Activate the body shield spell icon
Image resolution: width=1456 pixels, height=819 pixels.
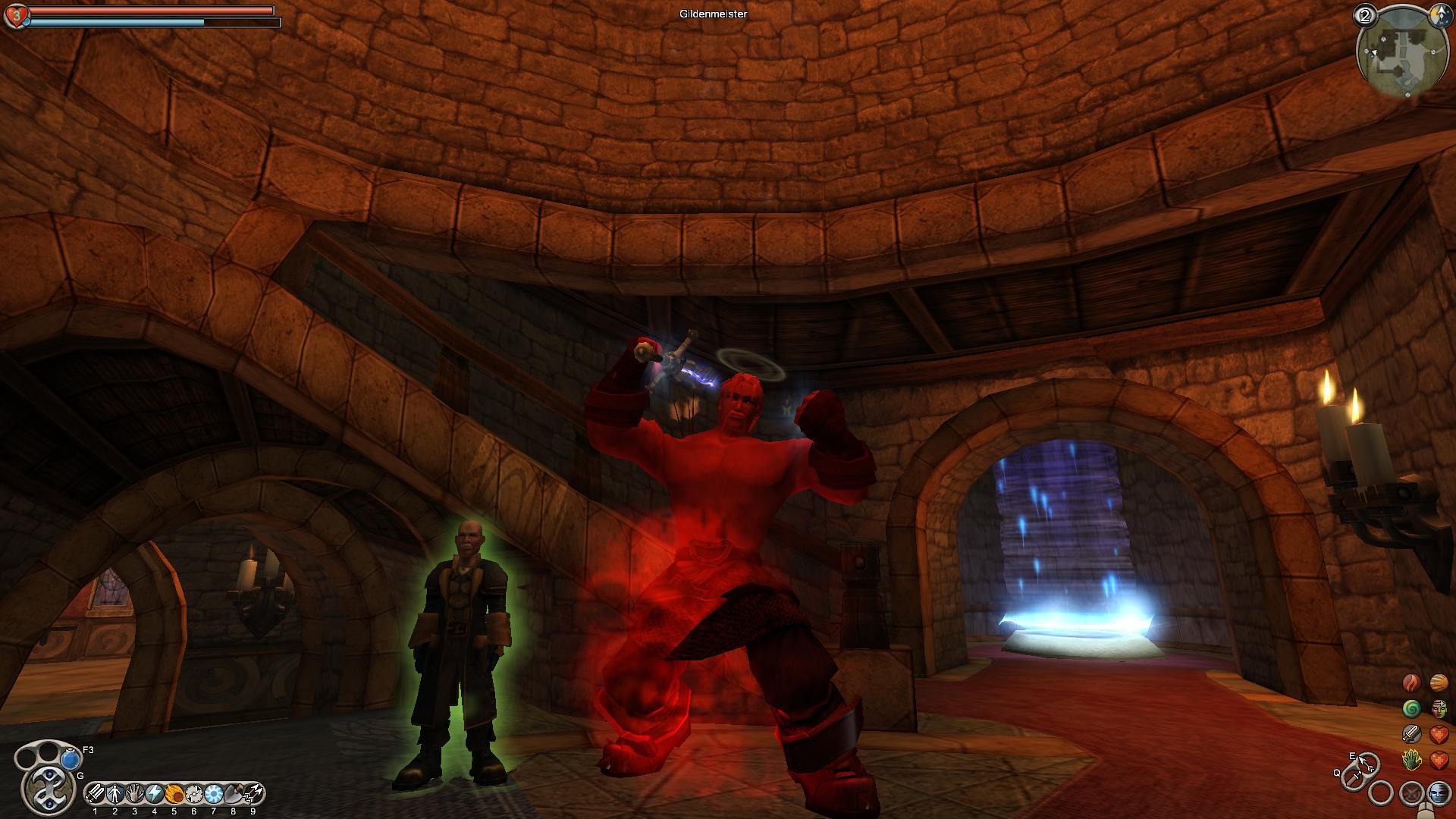(x=115, y=794)
